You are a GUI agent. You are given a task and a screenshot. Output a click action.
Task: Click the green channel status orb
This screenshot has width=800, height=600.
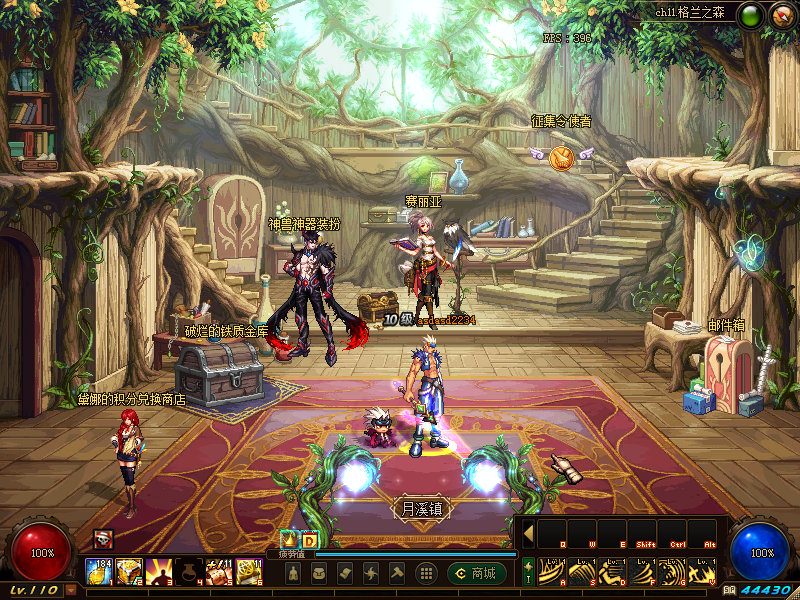coord(751,15)
